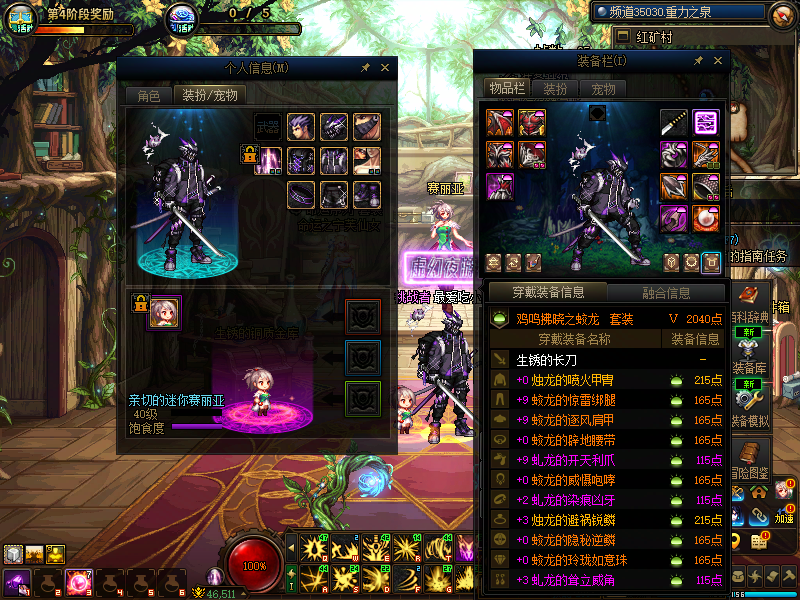The height and width of the screenshot is (600, 800).
Task: Switch to the 装扮 tab in equipment window
Action: point(555,89)
